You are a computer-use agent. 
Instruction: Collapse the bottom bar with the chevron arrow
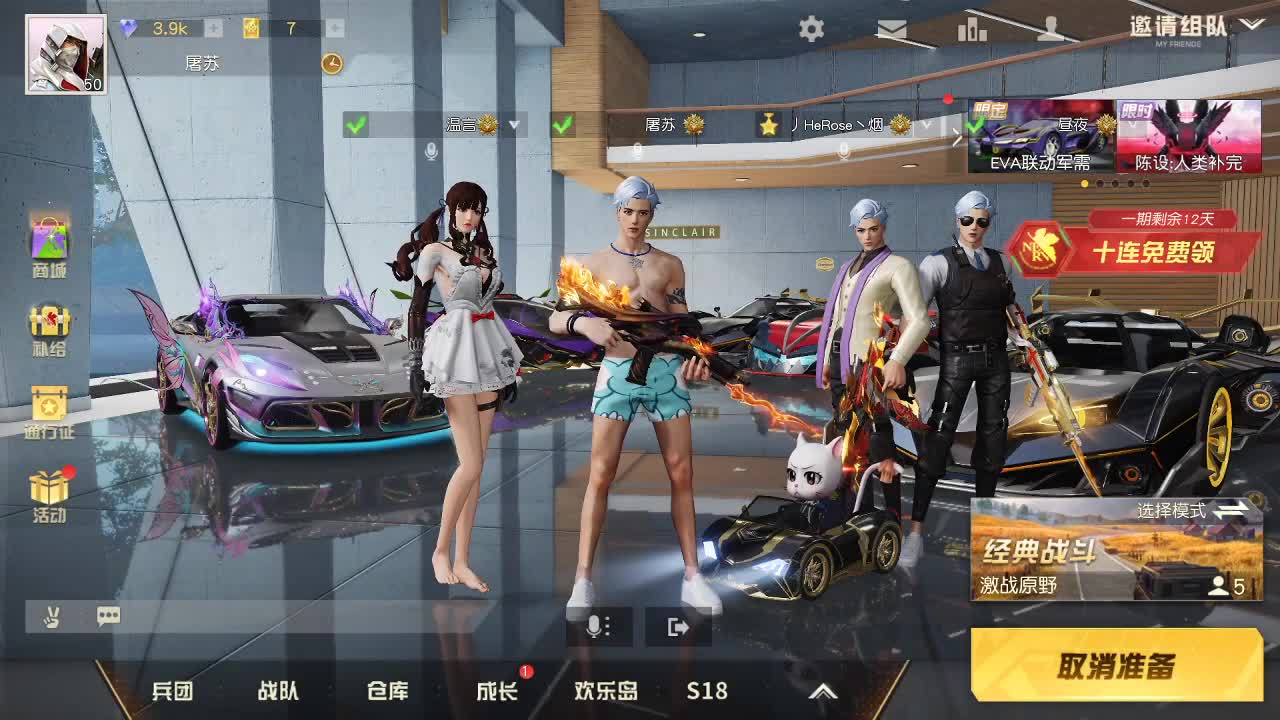825,690
